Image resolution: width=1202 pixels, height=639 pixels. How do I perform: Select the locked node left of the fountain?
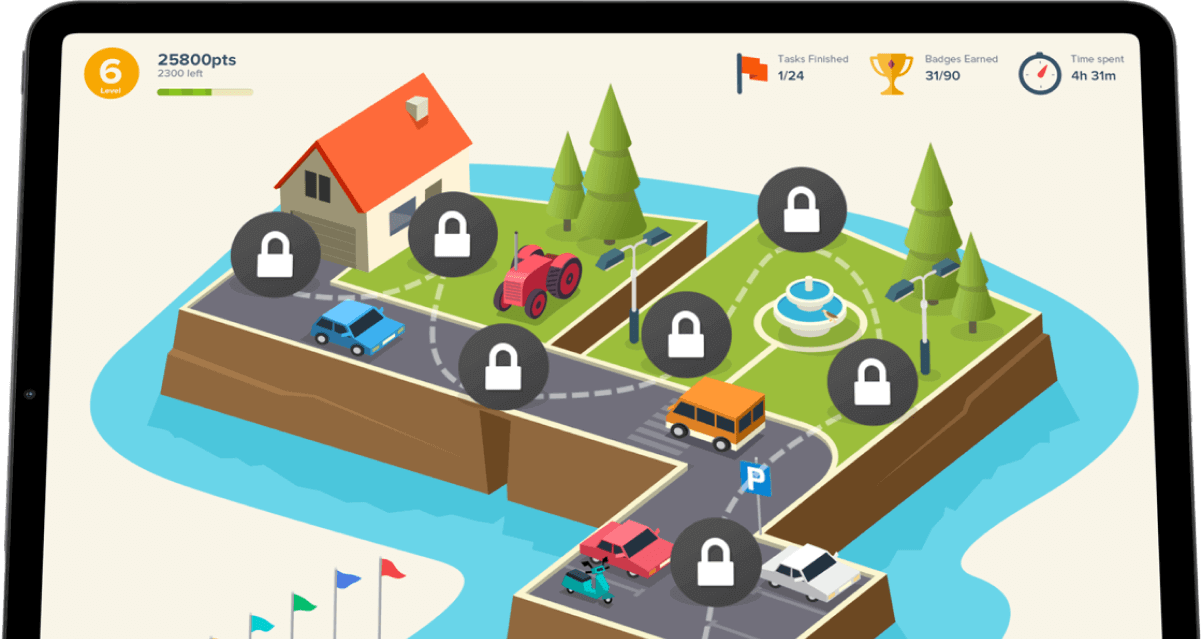click(x=685, y=336)
